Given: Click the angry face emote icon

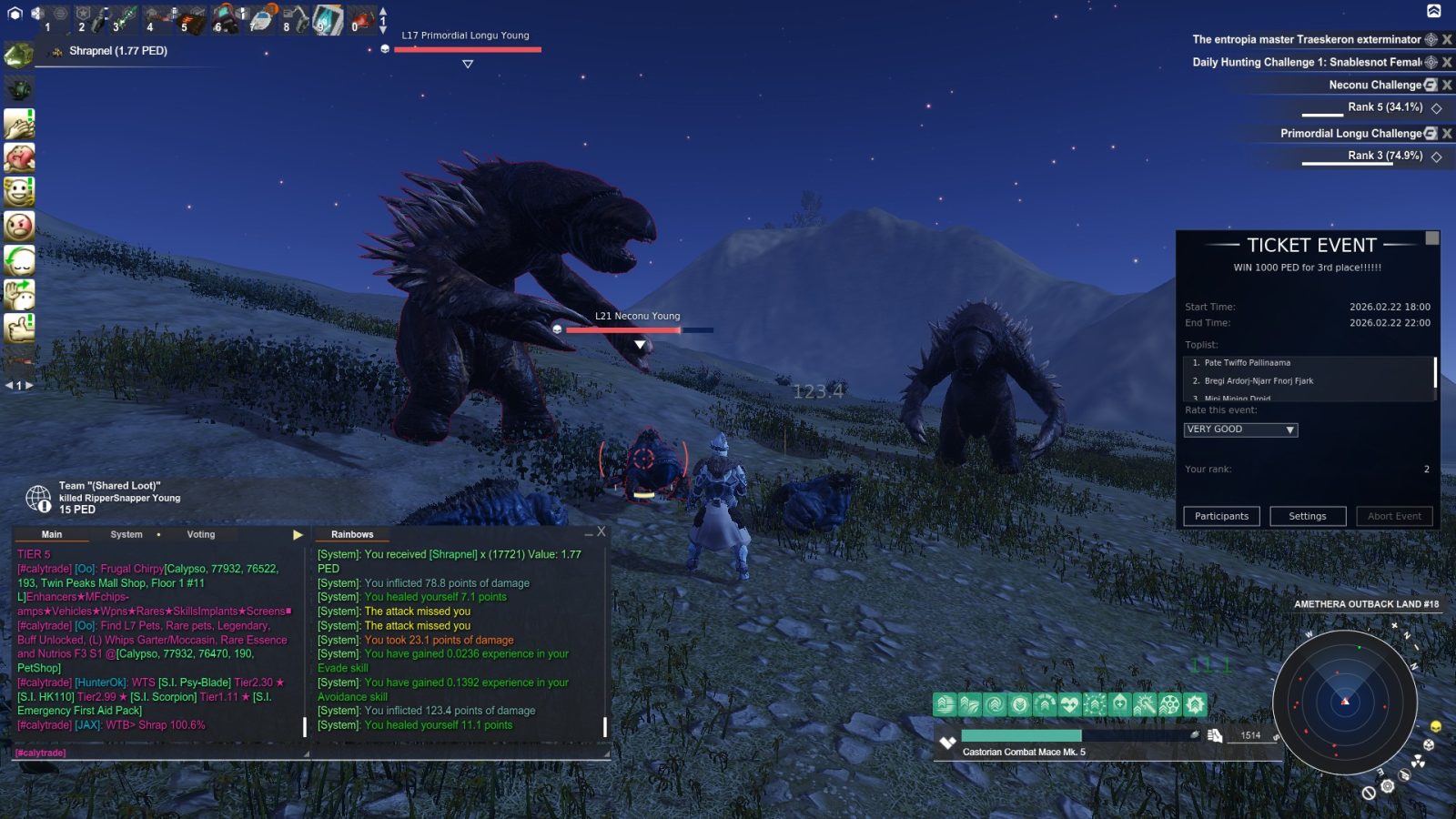Looking at the screenshot, I should (x=20, y=226).
